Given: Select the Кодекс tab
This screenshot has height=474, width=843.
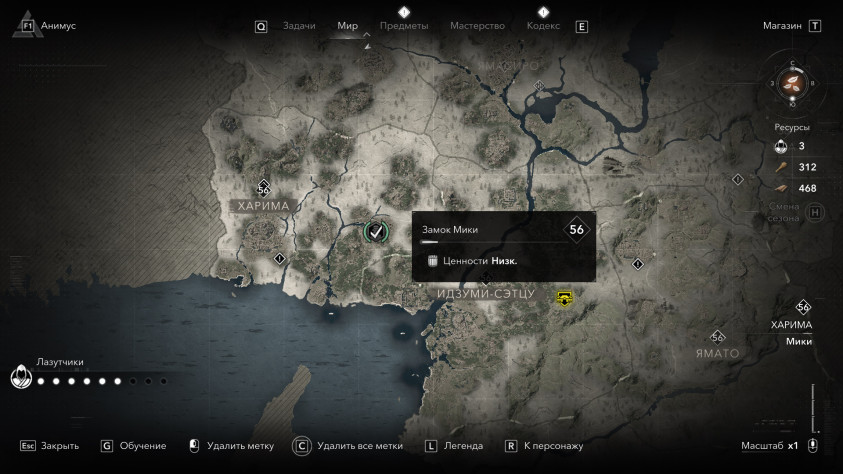Looking at the screenshot, I should pos(543,26).
